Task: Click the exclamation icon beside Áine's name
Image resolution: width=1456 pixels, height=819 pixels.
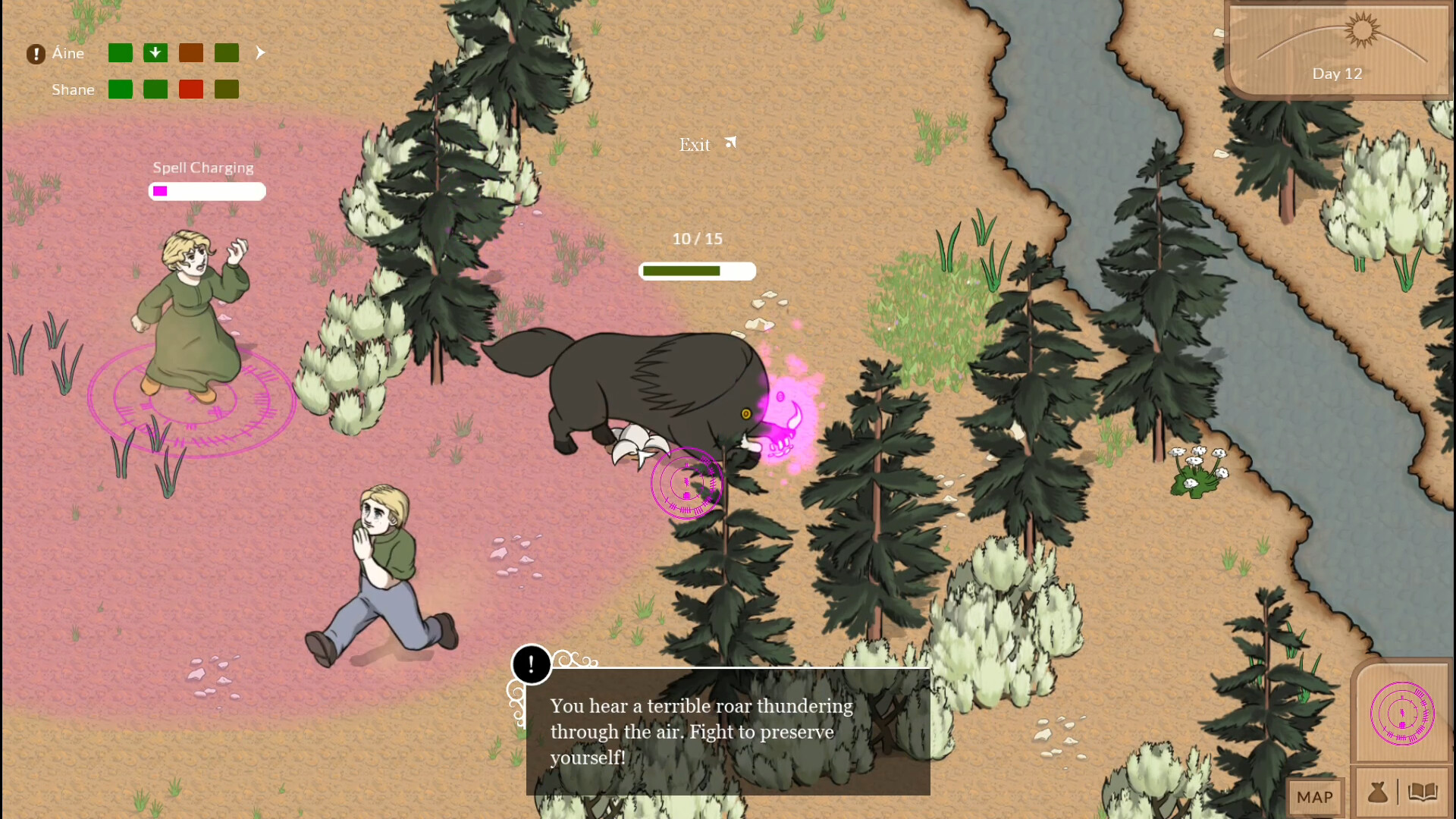Action: click(x=35, y=53)
